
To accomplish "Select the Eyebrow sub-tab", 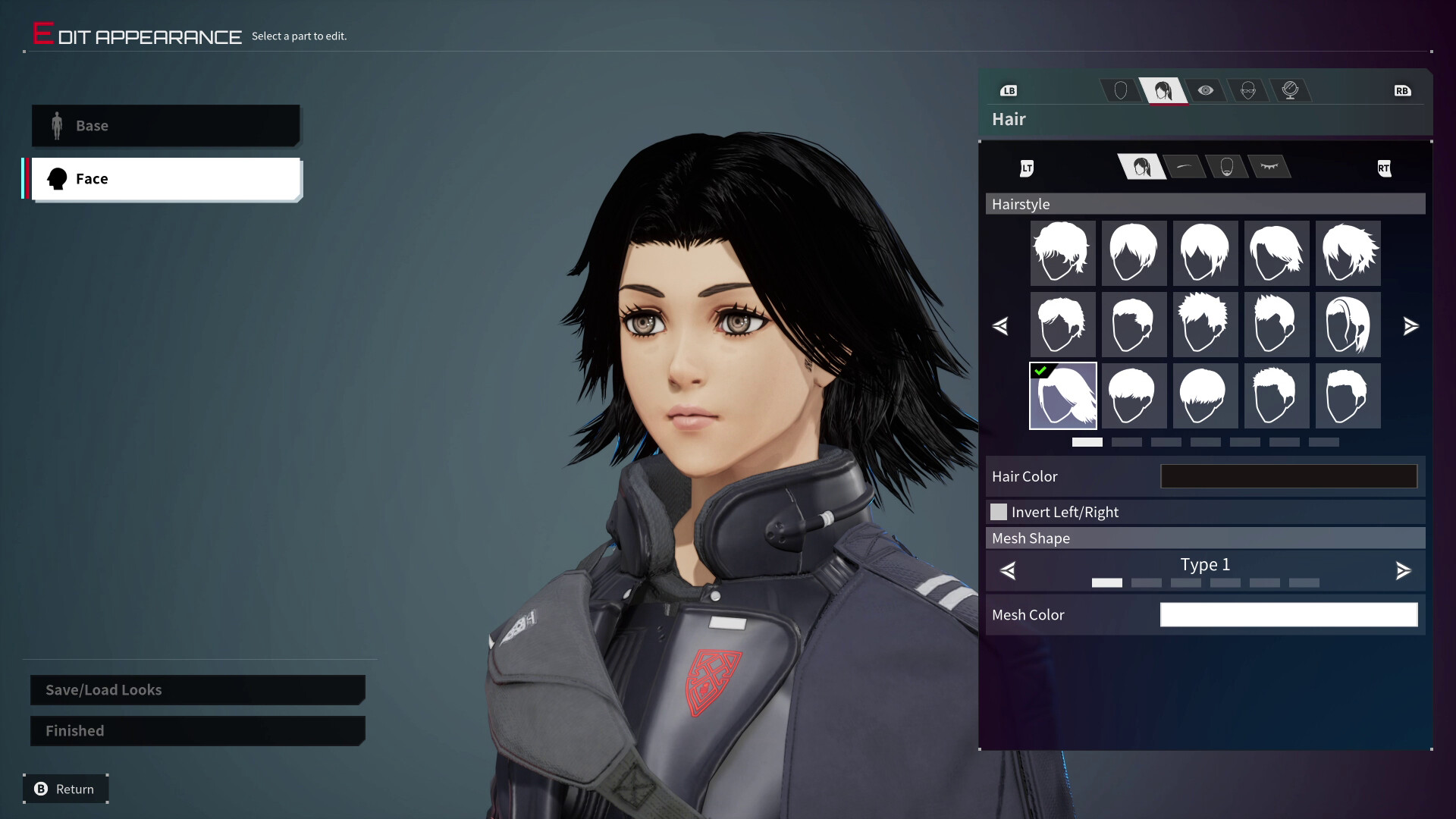I will click(x=1183, y=167).
